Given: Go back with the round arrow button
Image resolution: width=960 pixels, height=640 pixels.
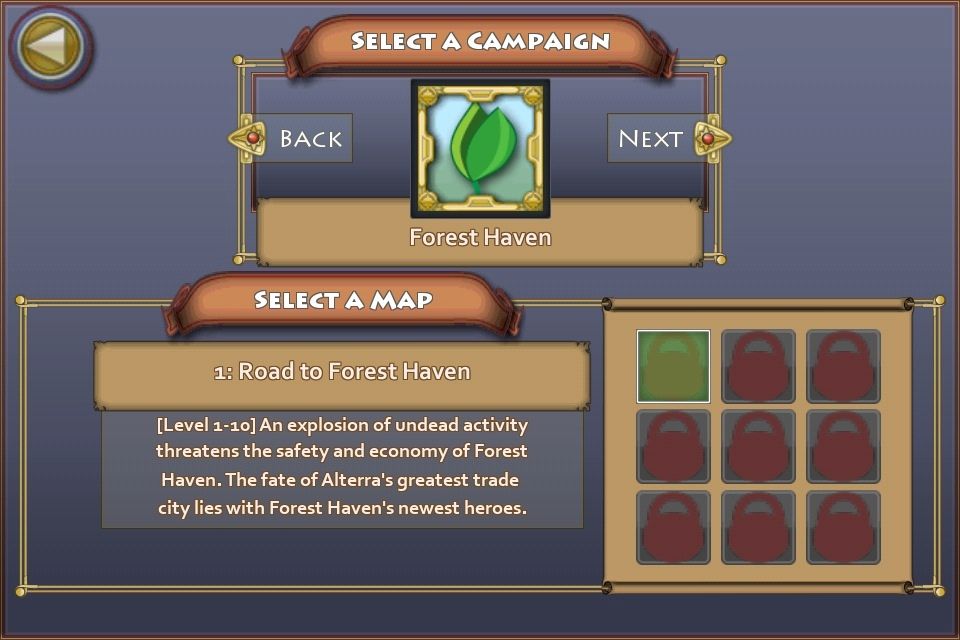Looking at the screenshot, I should pyautogui.click(x=49, y=46).
